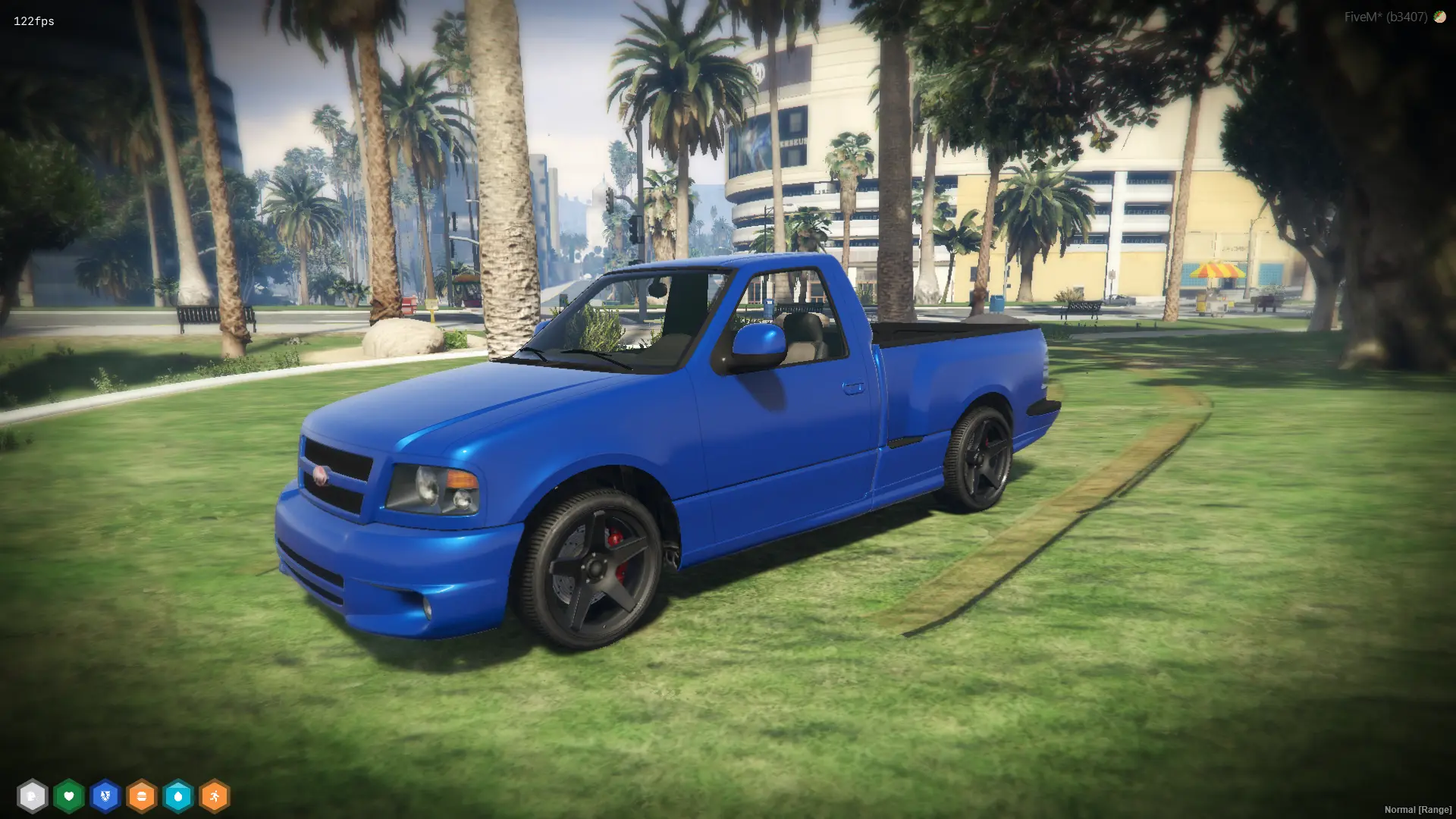Open the orange burger hunger icon

142,796
